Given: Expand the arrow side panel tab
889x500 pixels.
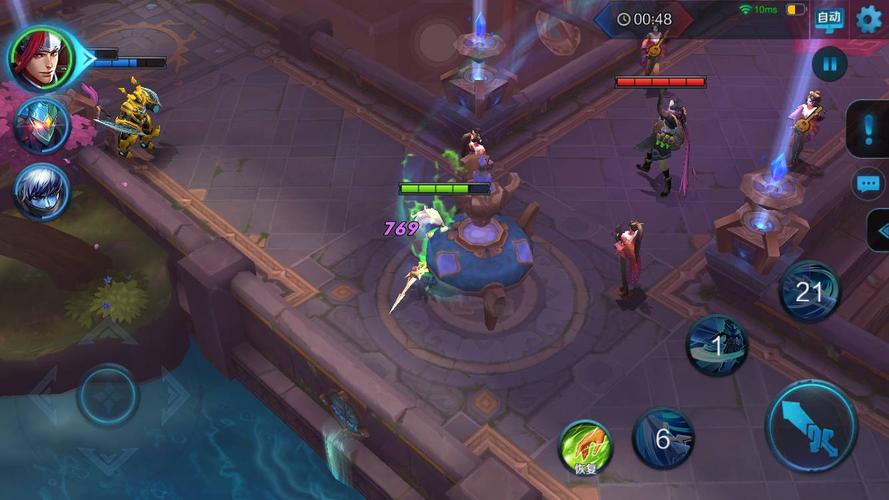Looking at the screenshot, I should click(x=879, y=230).
